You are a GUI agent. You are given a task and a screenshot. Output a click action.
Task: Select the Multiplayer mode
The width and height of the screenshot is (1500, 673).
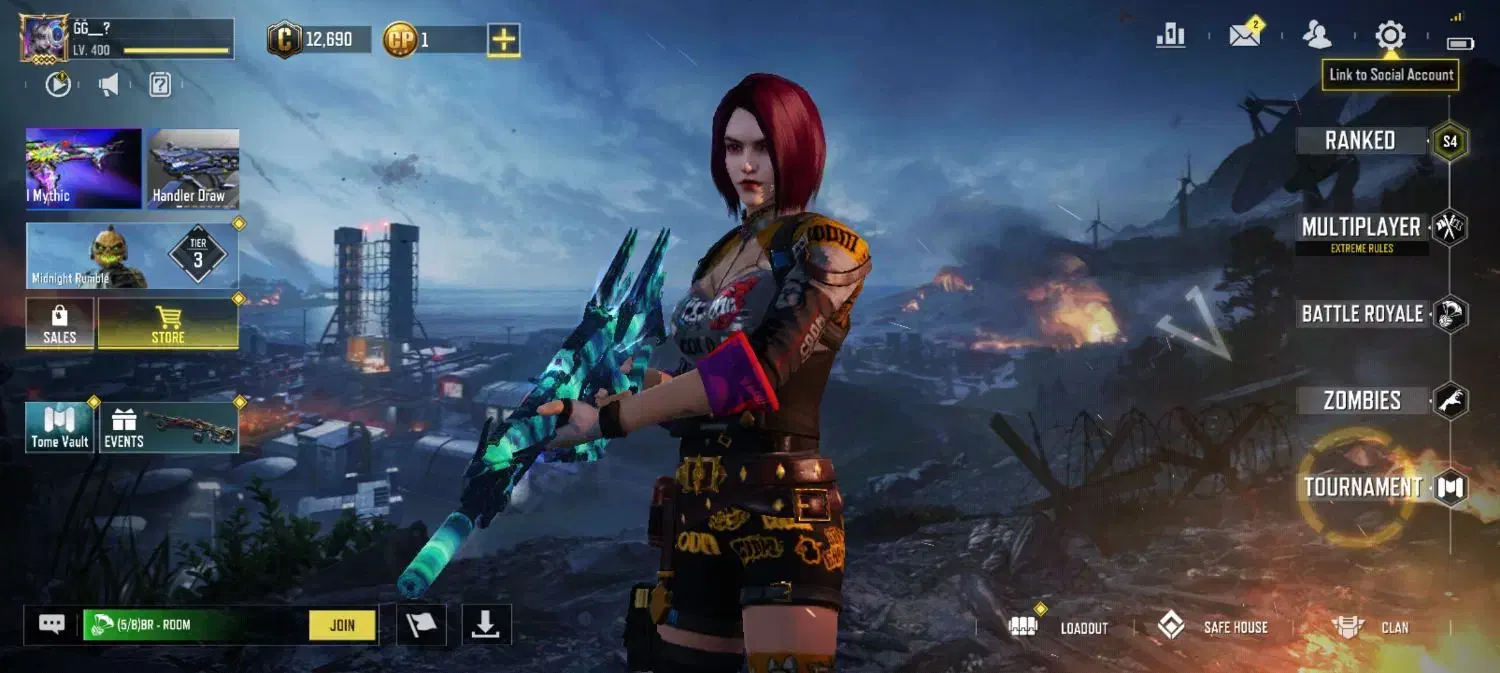(x=1361, y=228)
